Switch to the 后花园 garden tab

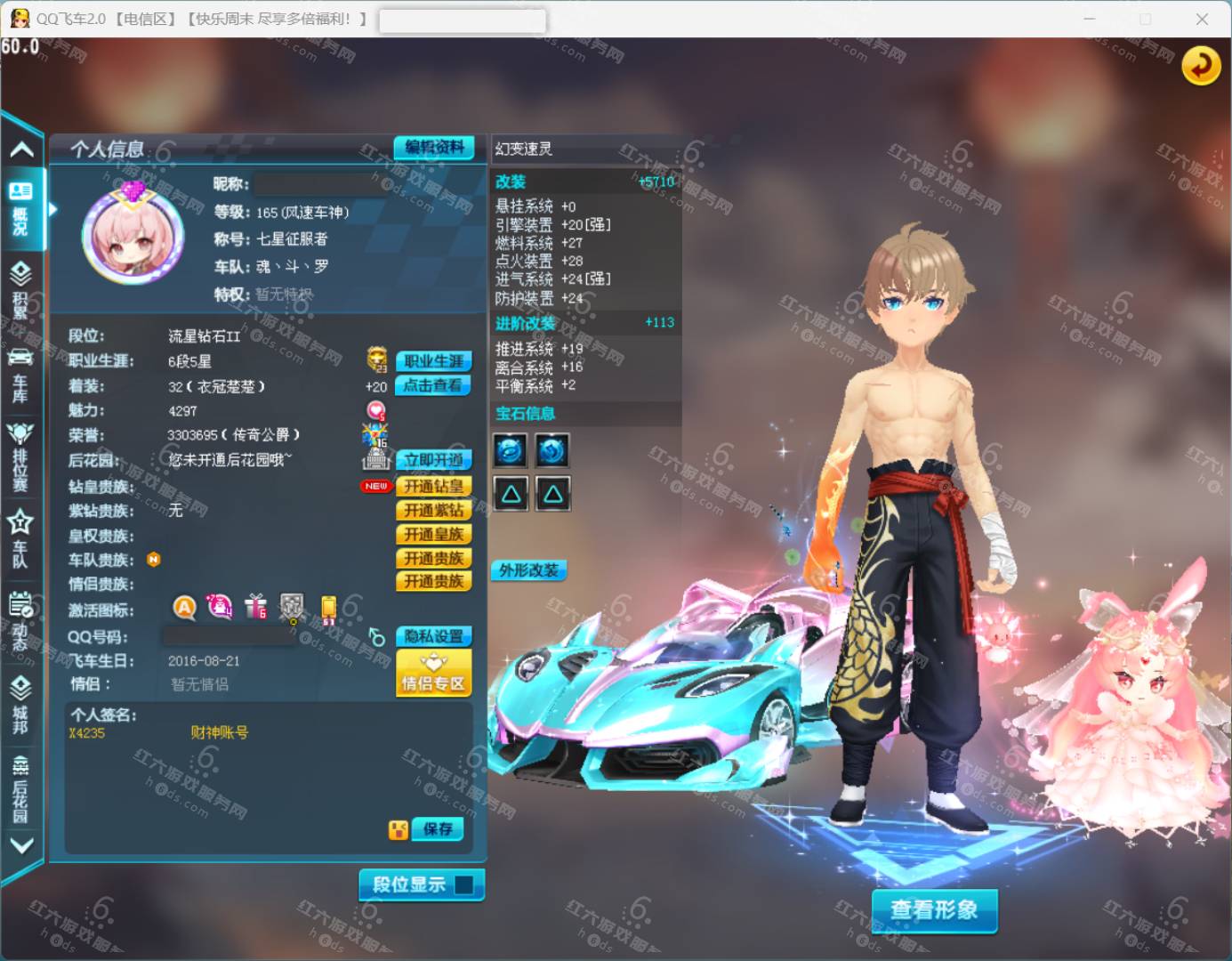pyautogui.click(x=20, y=789)
